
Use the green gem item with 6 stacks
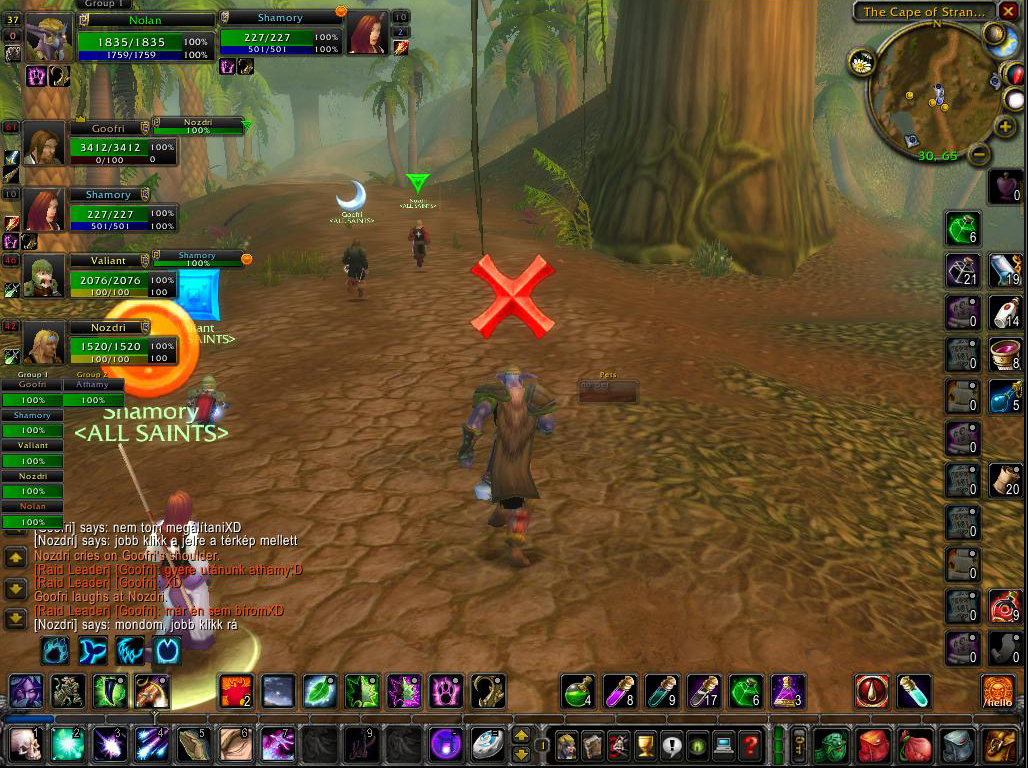[962, 229]
